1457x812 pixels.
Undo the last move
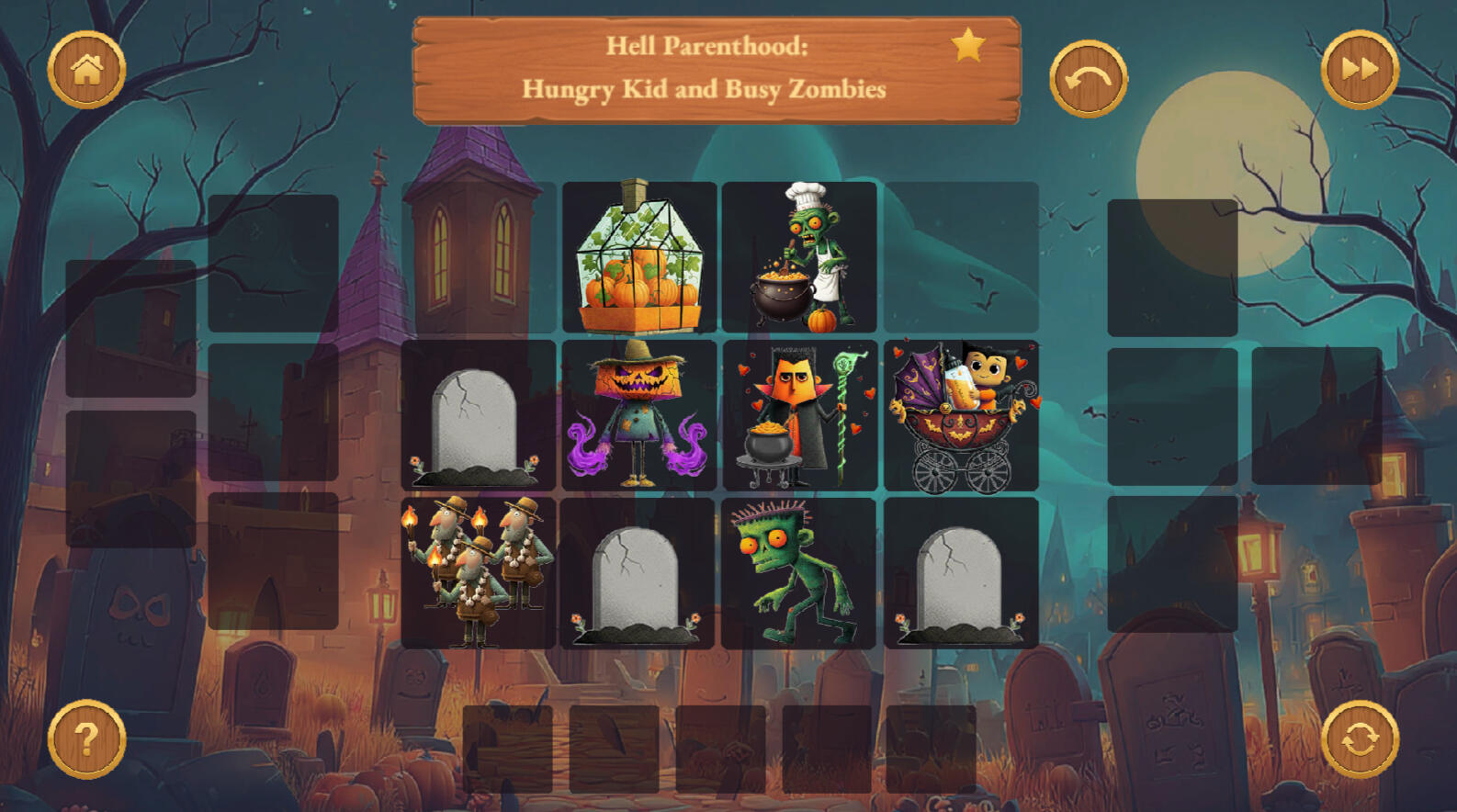1089,79
